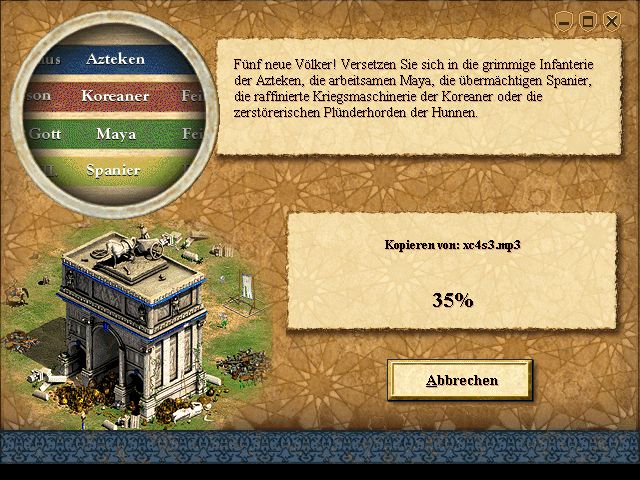This screenshot has height=480, width=640.
Task: Minimize the installer window
Action: click(x=565, y=21)
